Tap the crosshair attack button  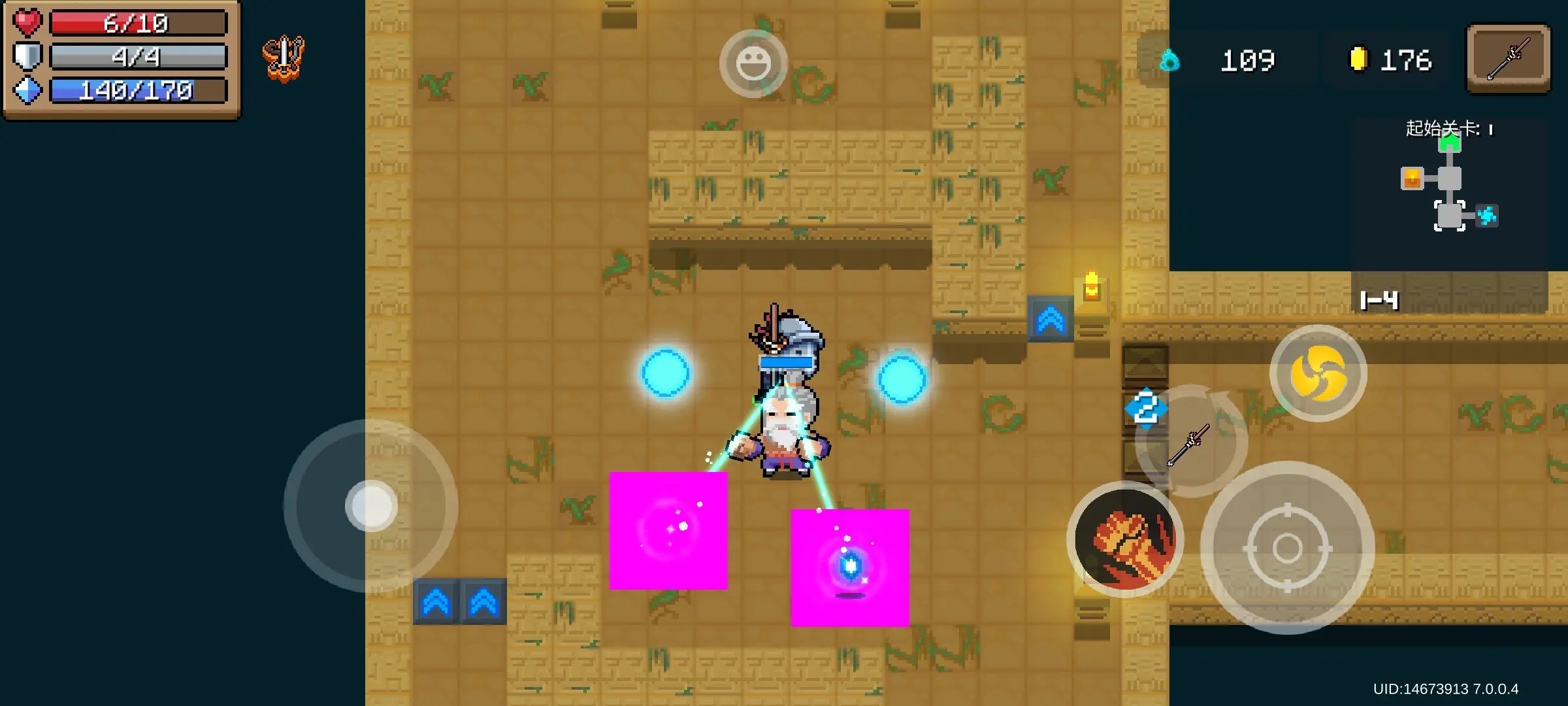click(1287, 548)
